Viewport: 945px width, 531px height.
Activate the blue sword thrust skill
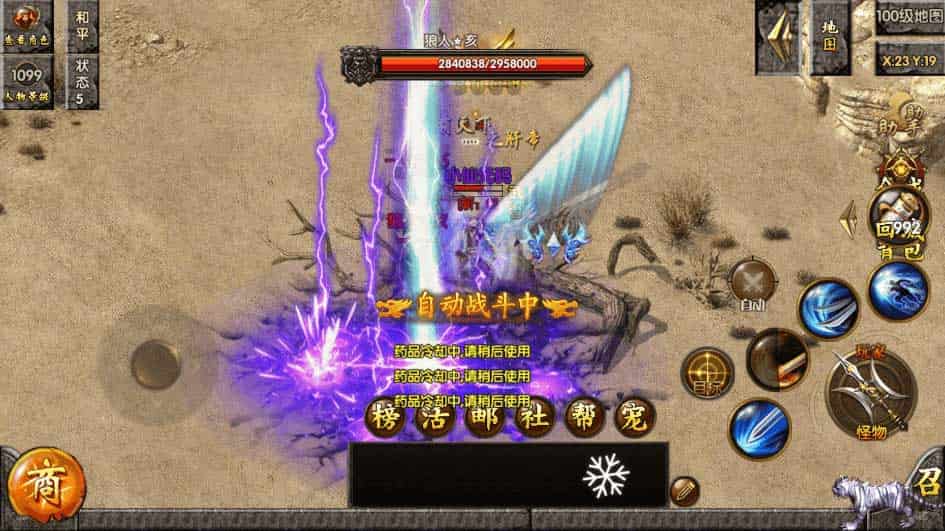[760, 427]
